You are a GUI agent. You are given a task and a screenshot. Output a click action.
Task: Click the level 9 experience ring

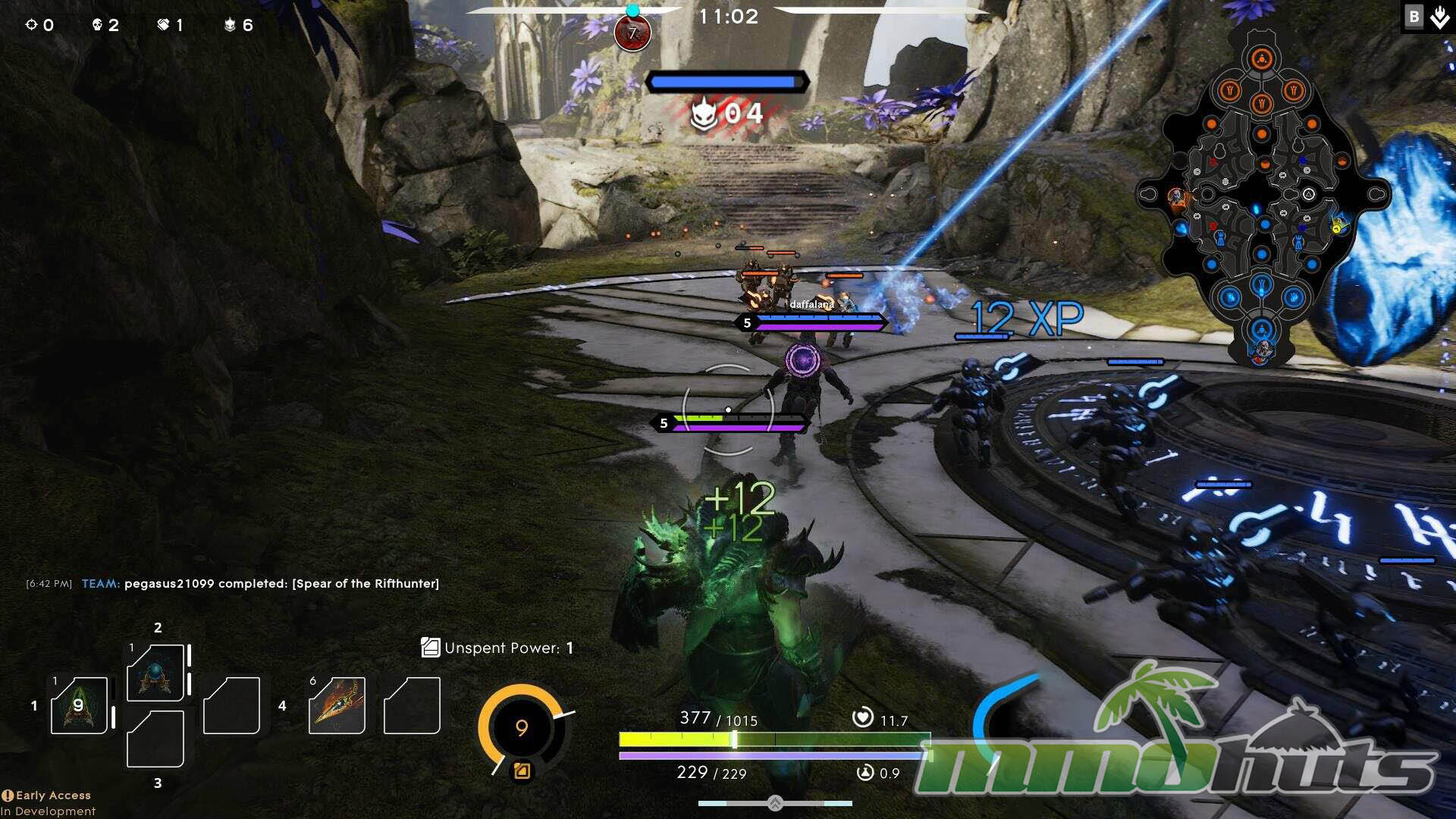522,728
